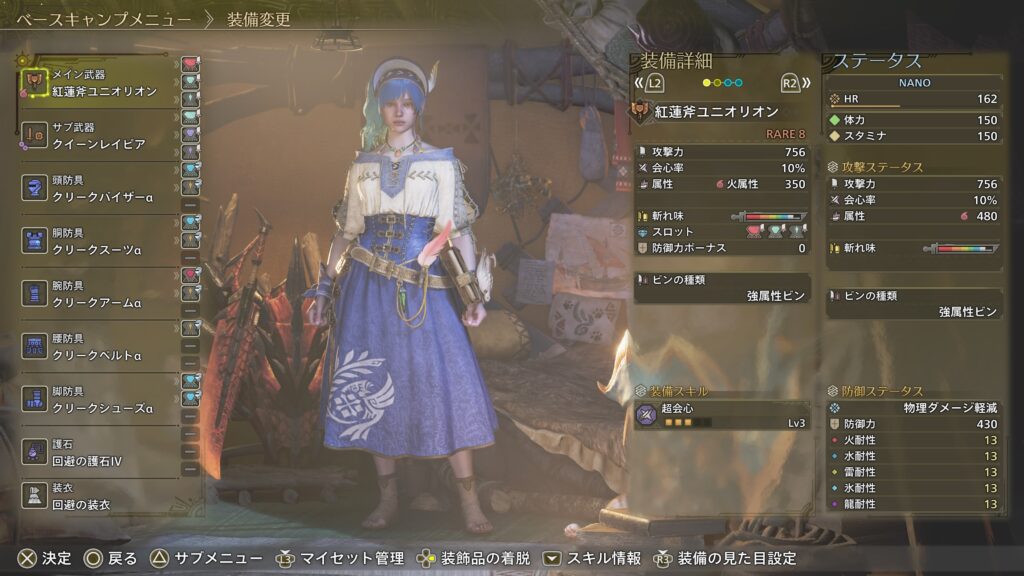Select leg armor クリークシューズα slot
1024x576 pixels.
pyautogui.click(x=98, y=400)
